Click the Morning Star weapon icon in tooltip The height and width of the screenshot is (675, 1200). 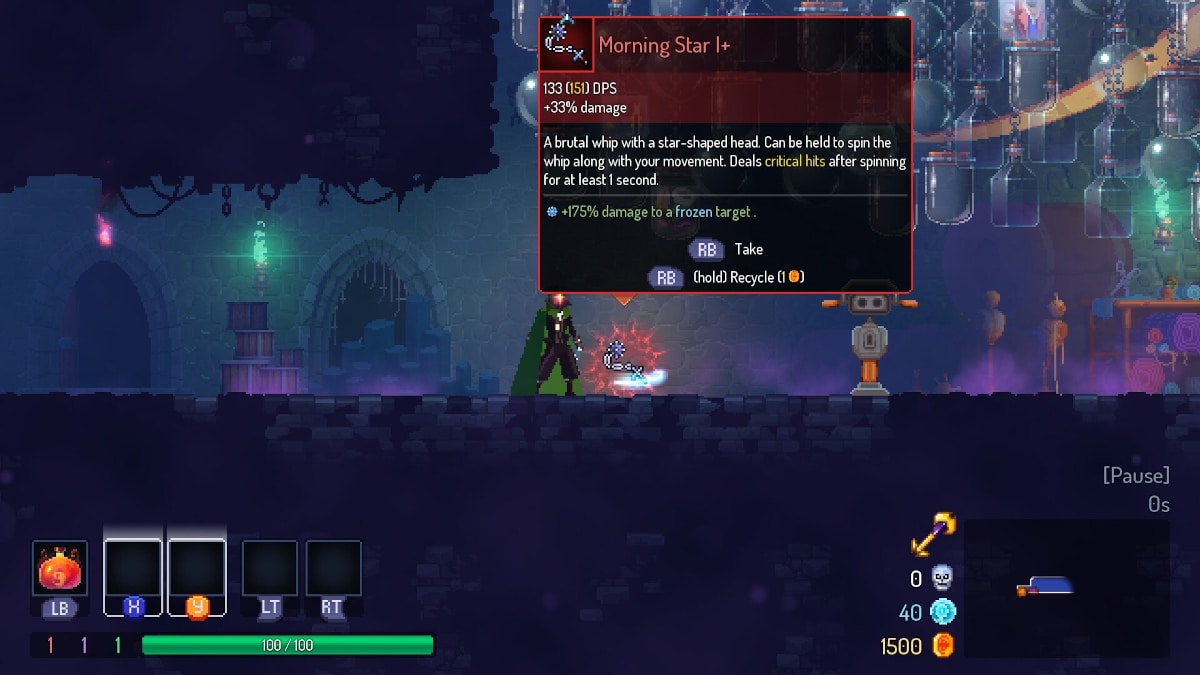[566, 44]
